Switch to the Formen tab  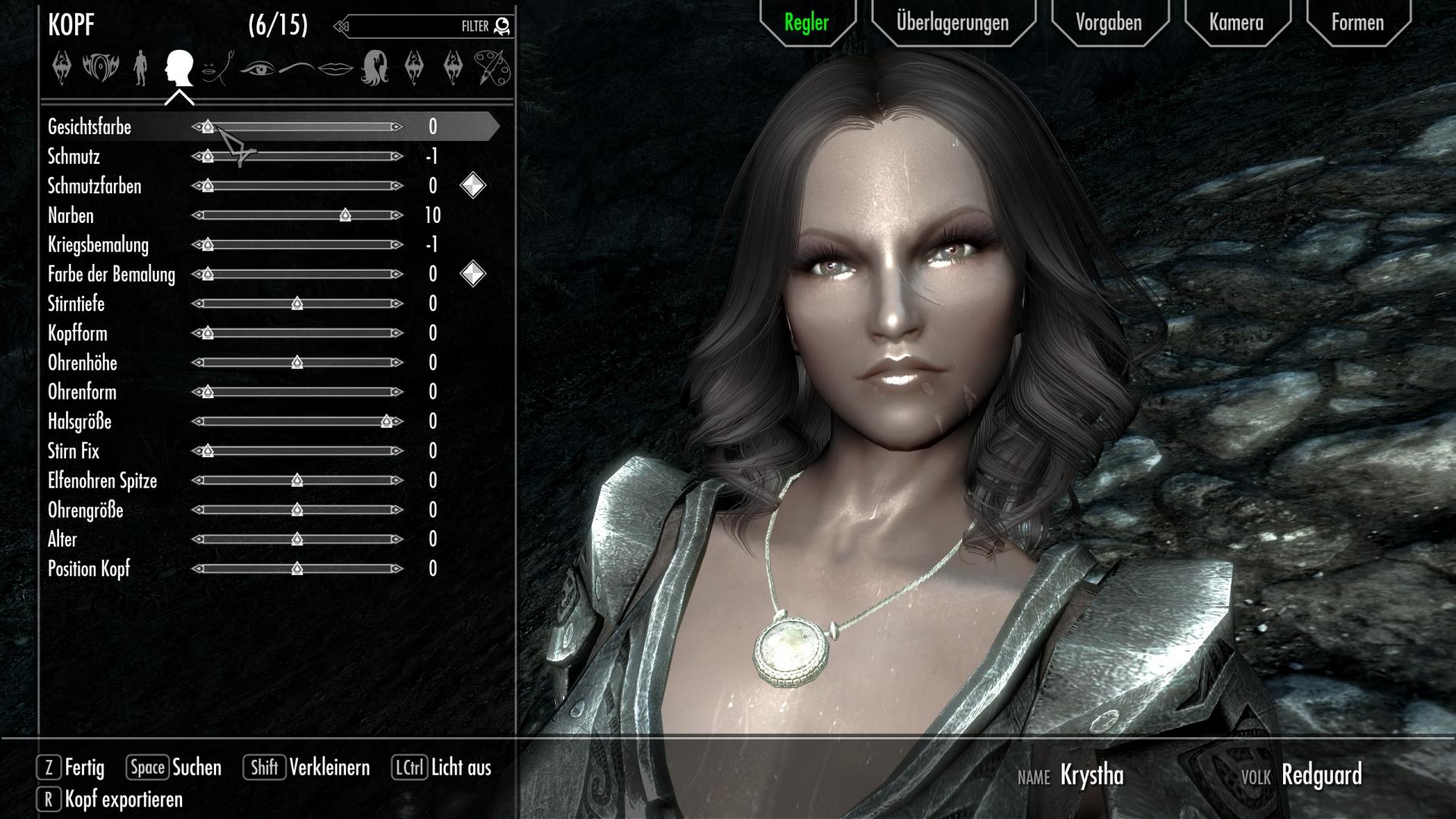(1357, 23)
